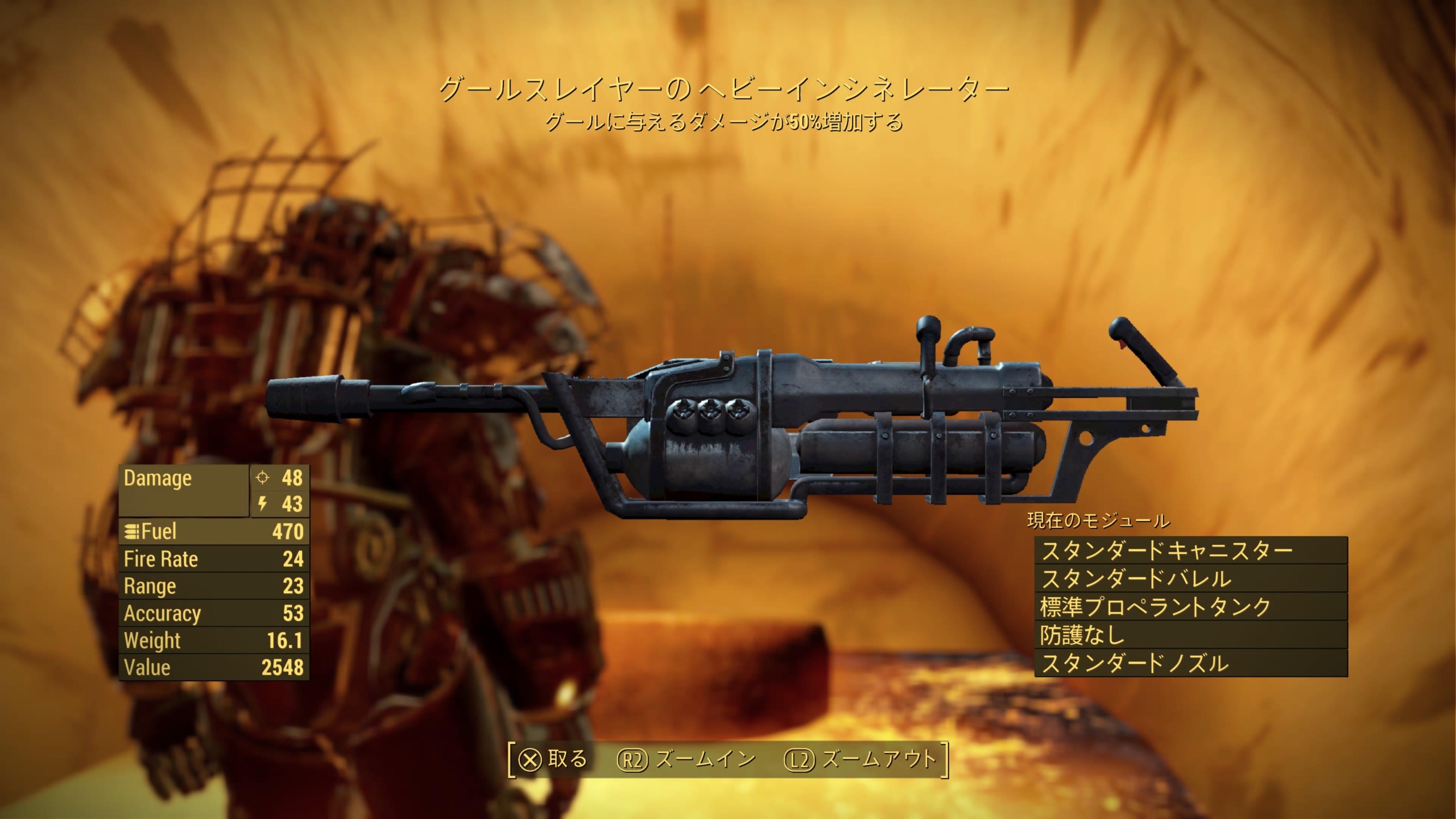Select the スタンダードキャニスター module row
The width and height of the screenshot is (1456, 819).
click(1191, 551)
